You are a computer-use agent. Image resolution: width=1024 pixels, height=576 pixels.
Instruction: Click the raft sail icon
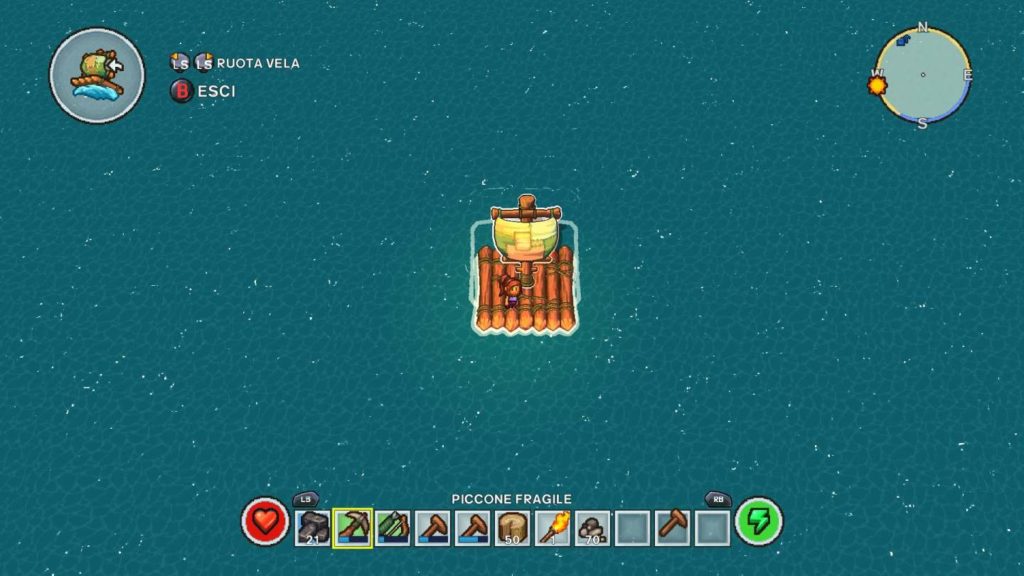pyautogui.click(x=97, y=75)
